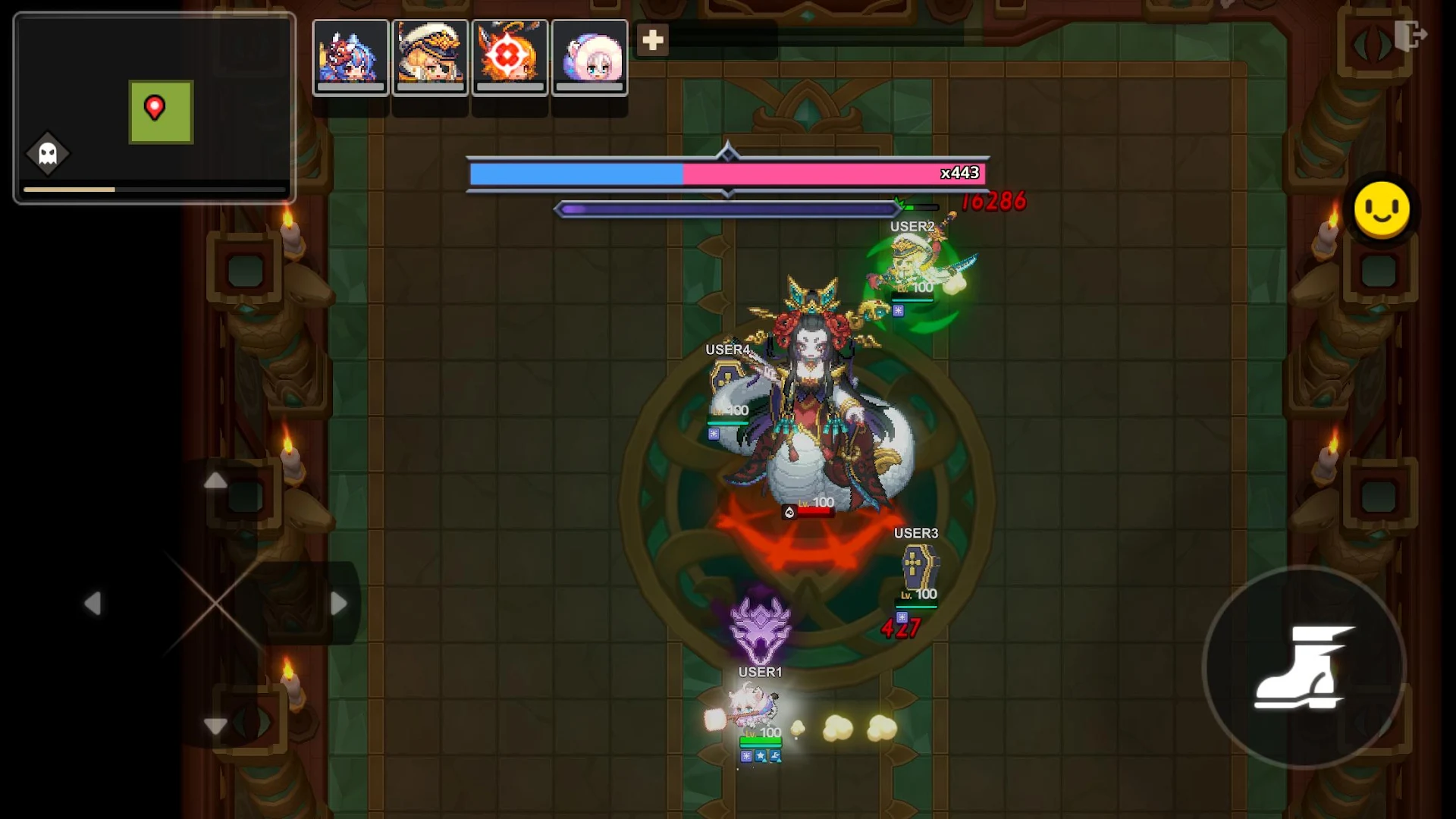
Task: Expand party slots with the plus button
Action: coord(652,41)
